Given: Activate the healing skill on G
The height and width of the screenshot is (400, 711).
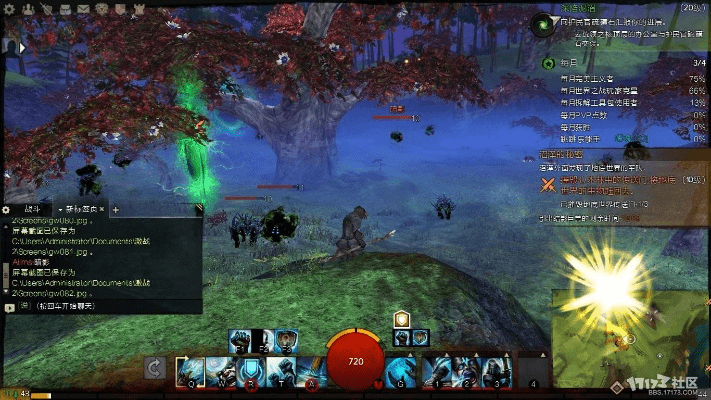Looking at the screenshot, I should 398,370.
